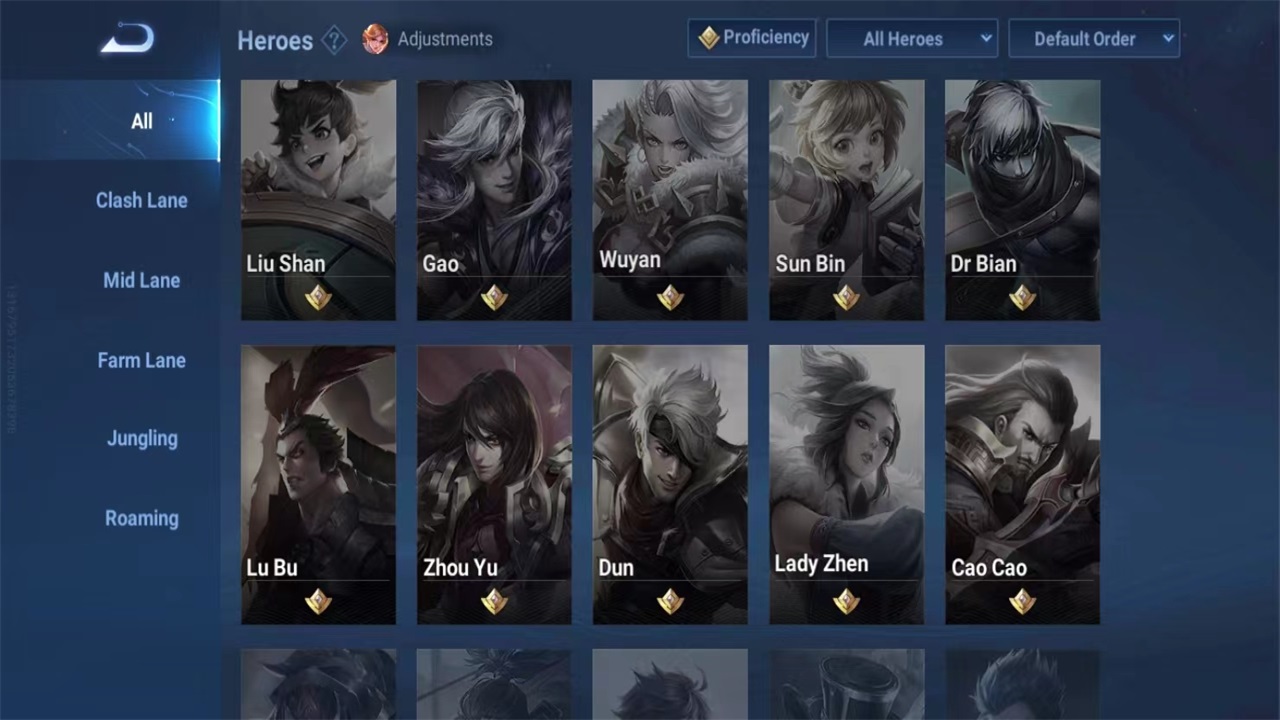The height and width of the screenshot is (720, 1280).
Task: Select the Liu Shan hero card
Action: [318, 200]
